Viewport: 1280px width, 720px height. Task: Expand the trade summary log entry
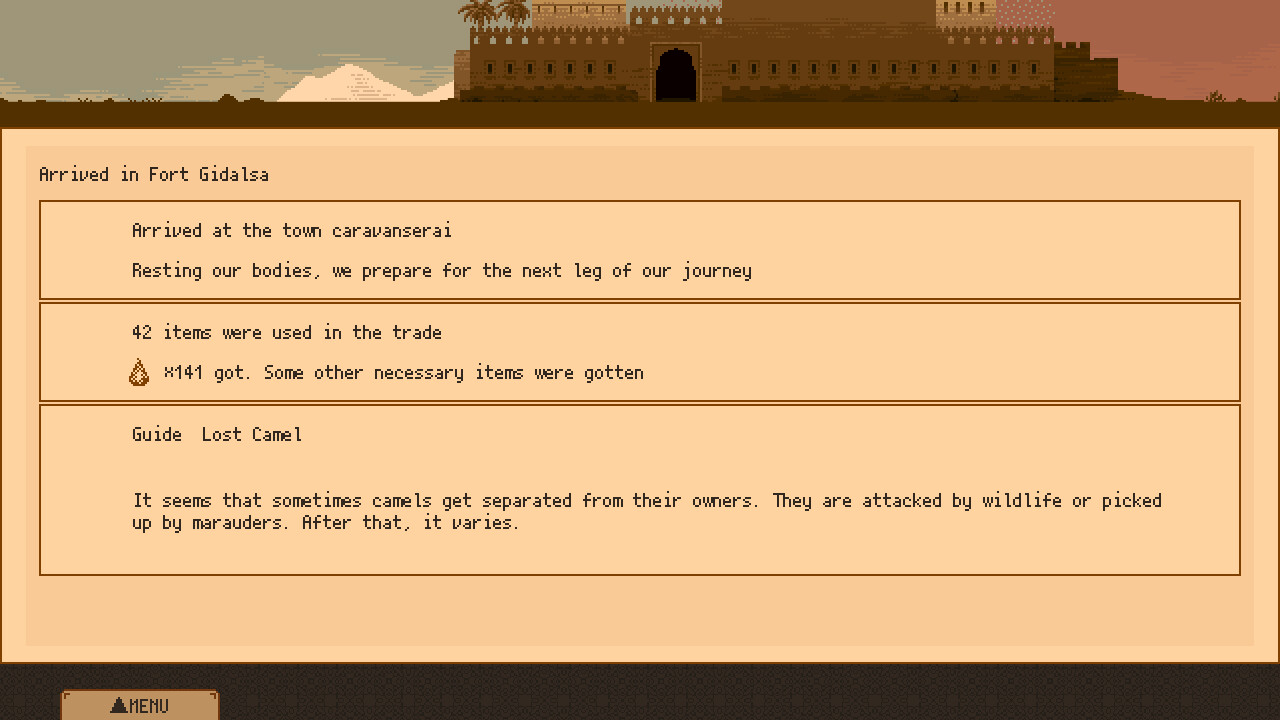[x=640, y=351]
